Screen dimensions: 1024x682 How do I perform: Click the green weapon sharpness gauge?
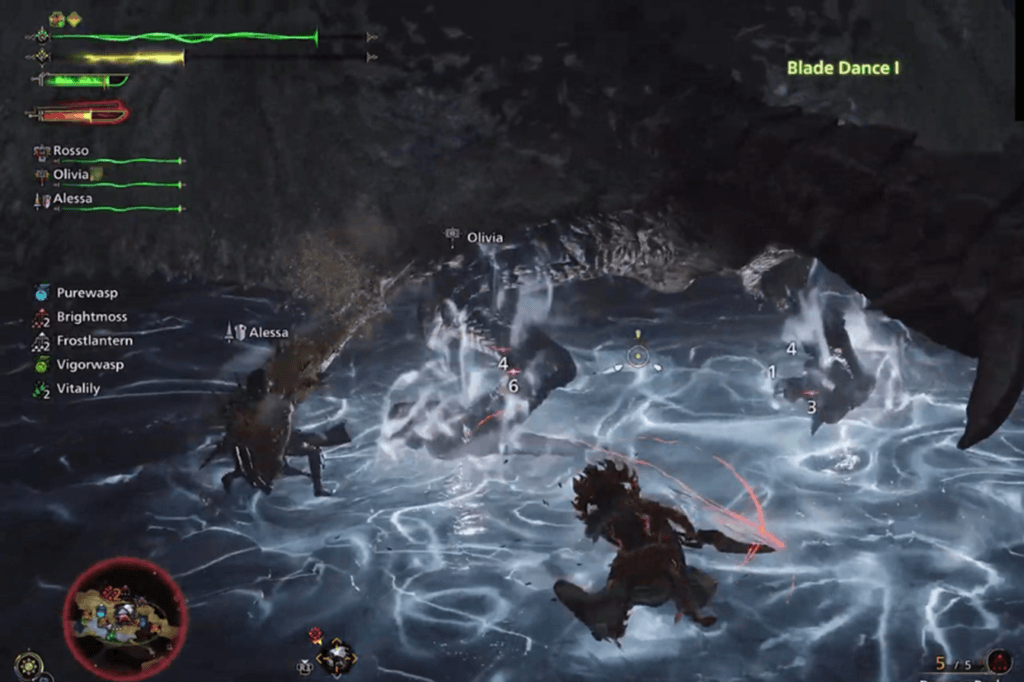pyautogui.click(x=80, y=81)
